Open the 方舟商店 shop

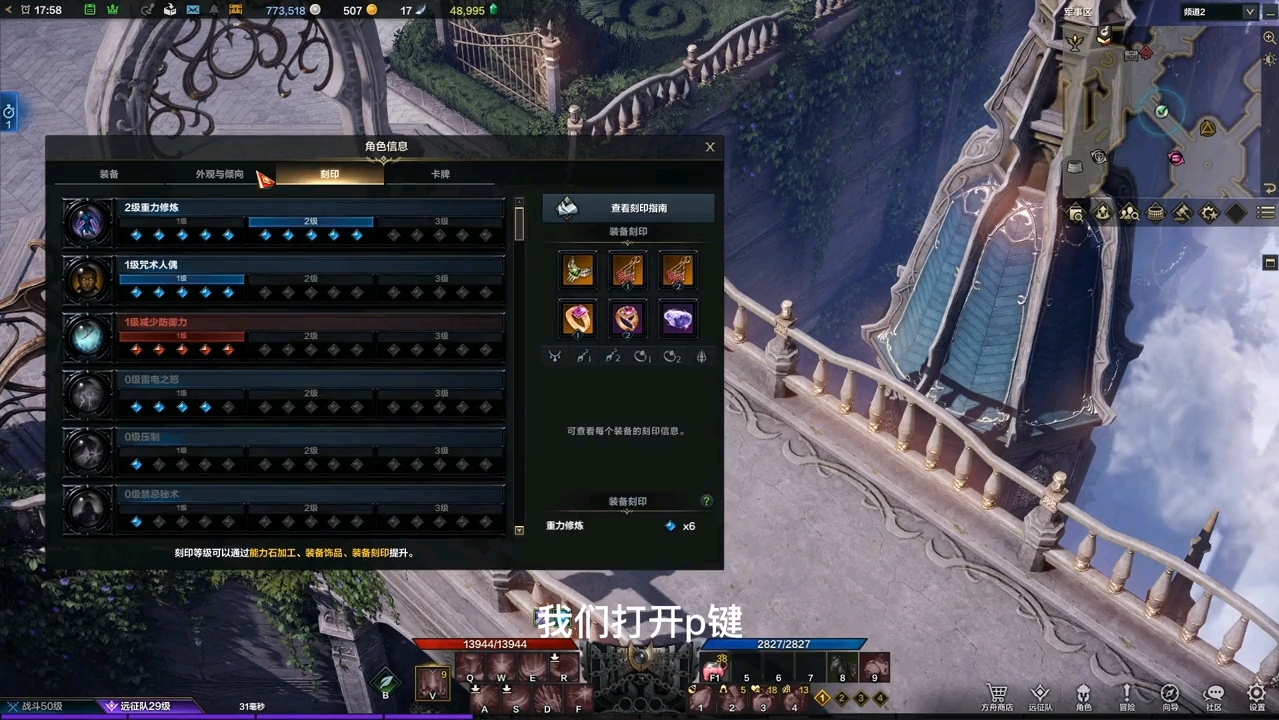point(996,696)
